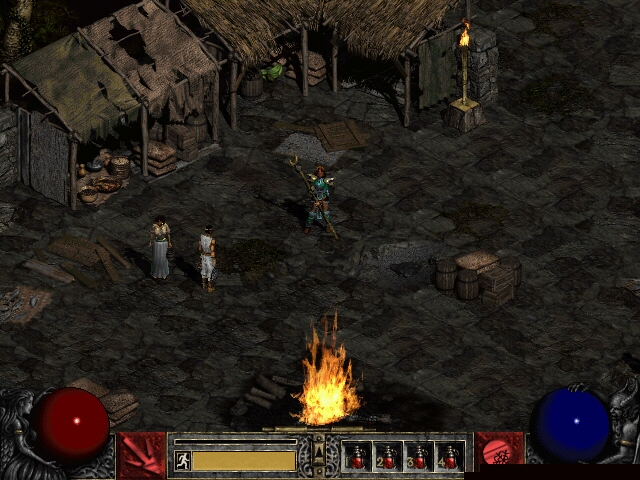Screen dimensions: 640x480
Task: Use the healing potion in belt slot 1
Action: pyautogui.click(x=357, y=456)
